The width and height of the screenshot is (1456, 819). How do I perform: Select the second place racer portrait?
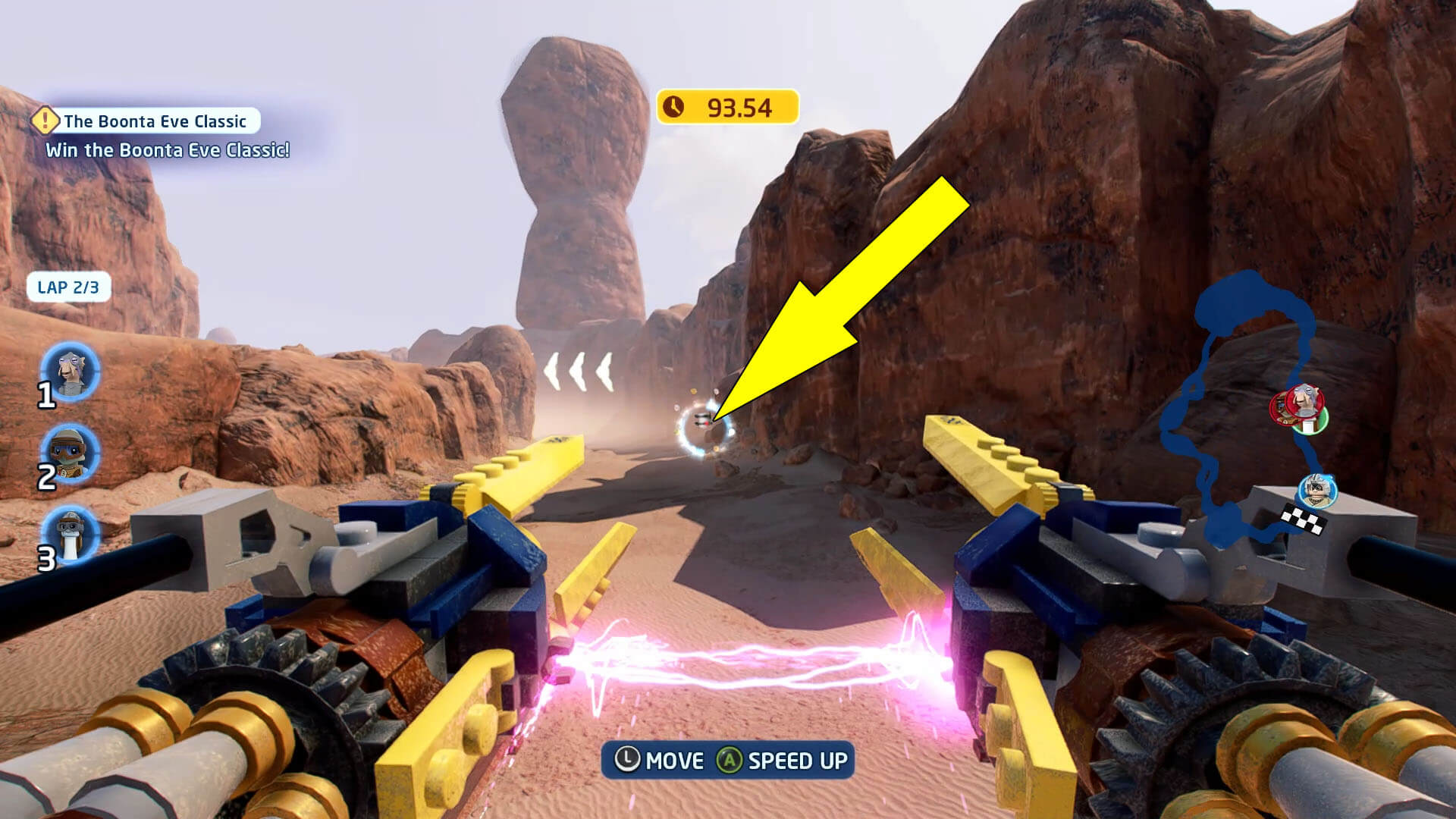(71, 453)
